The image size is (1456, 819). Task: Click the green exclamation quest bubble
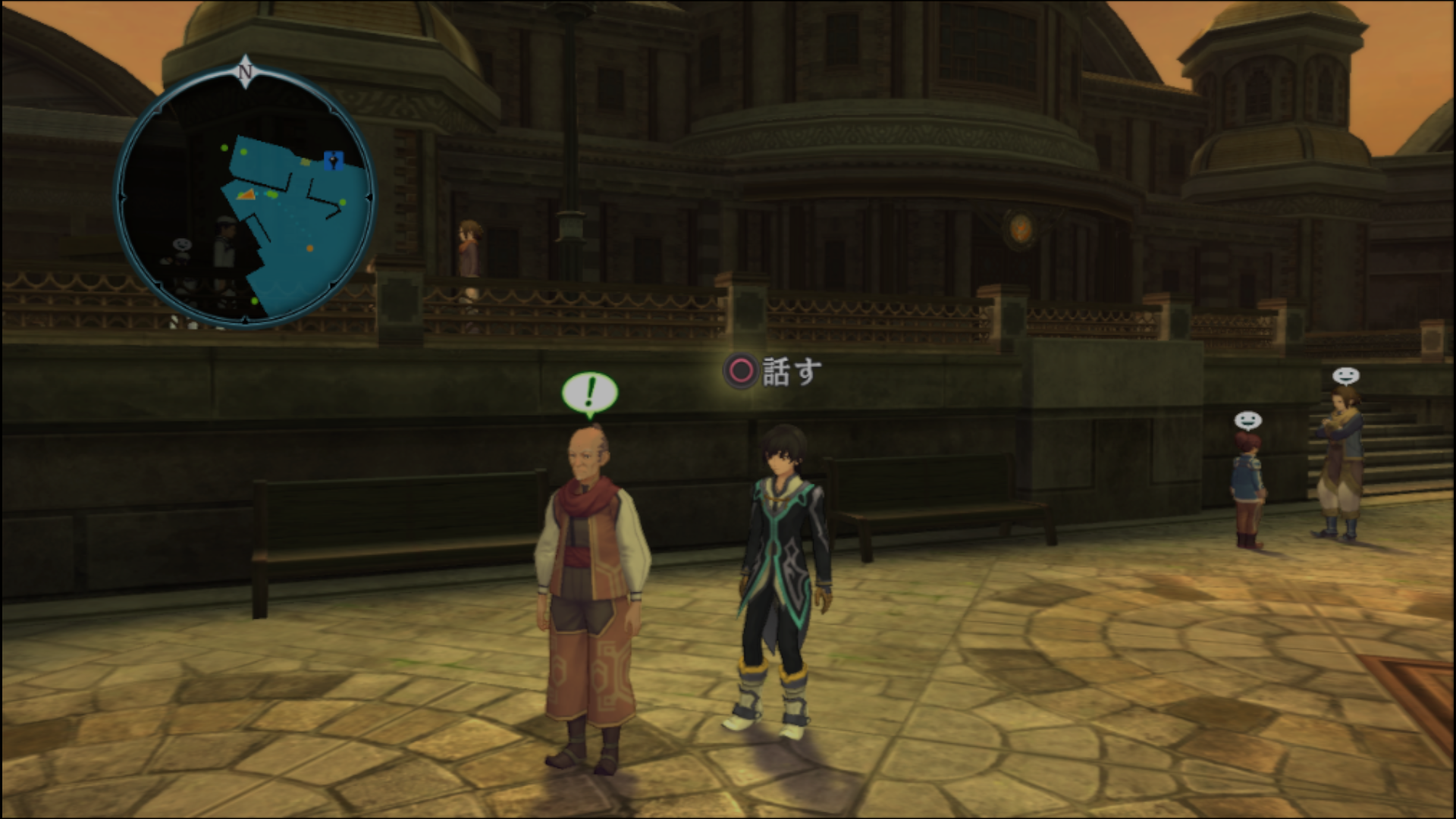click(x=590, y=393)
